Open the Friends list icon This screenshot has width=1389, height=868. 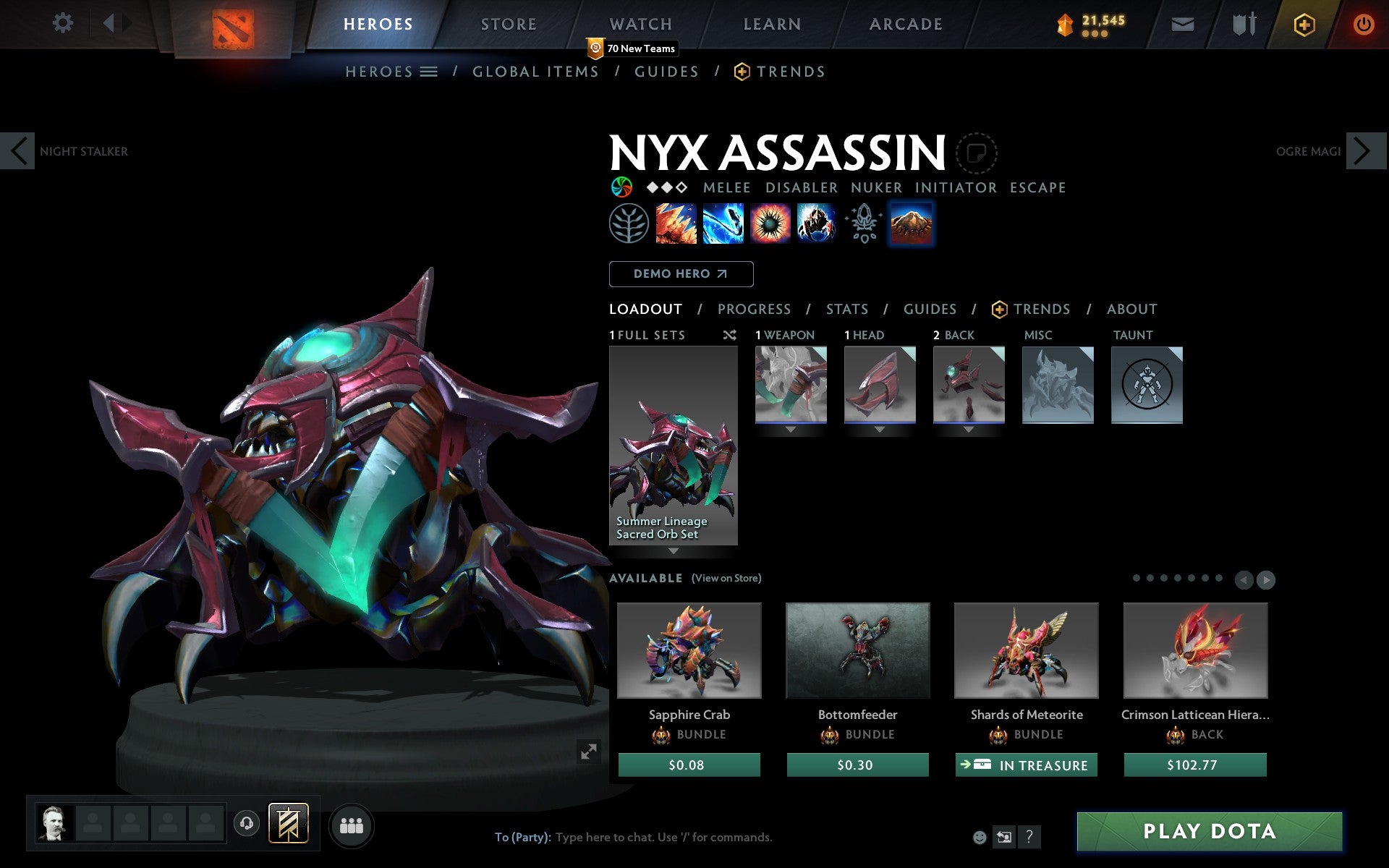(x=352, y=823)
